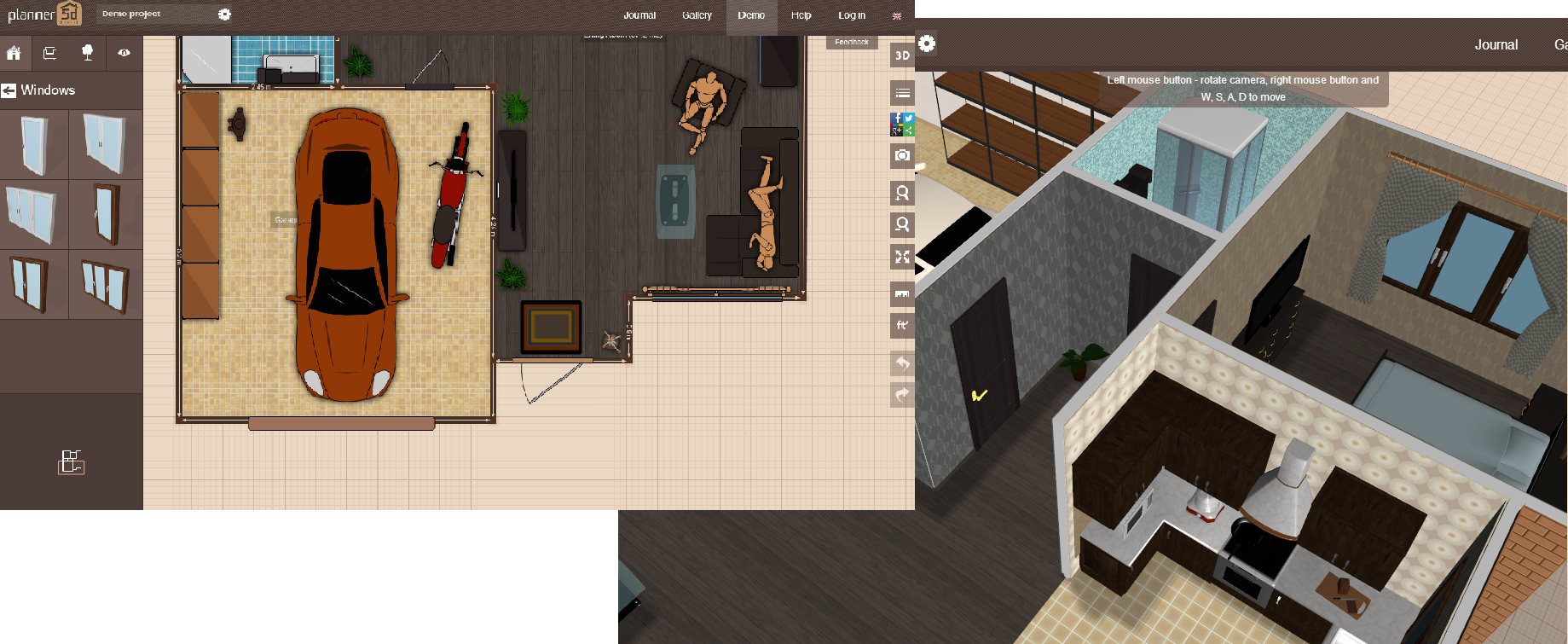Collapse the Windows panel with the back arrow
The height and width of the screenshot is (644, 1568).
coord(10,90)
